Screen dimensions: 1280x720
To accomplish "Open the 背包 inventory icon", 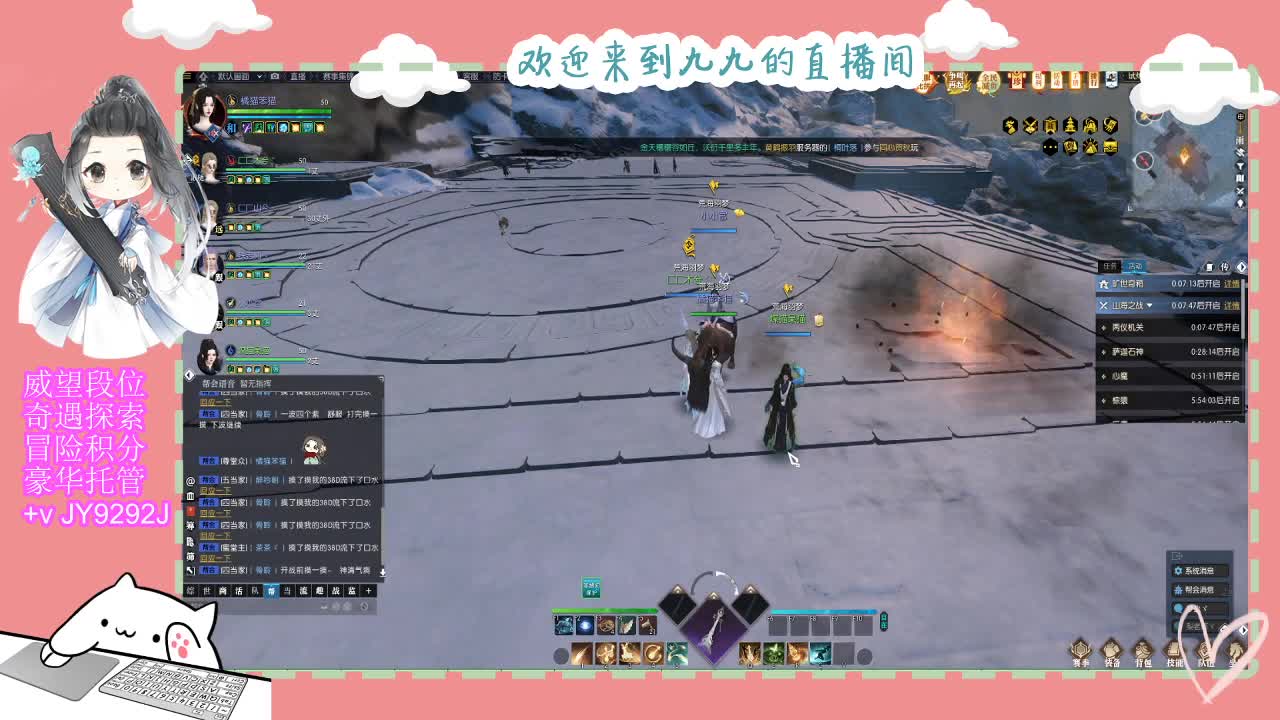I will point(1142,650).
